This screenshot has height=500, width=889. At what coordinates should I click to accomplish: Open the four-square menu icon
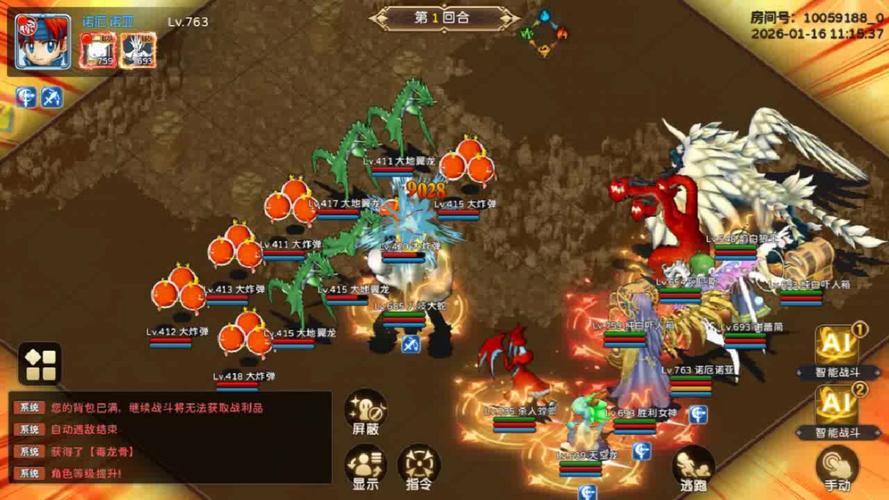(39, 364)
